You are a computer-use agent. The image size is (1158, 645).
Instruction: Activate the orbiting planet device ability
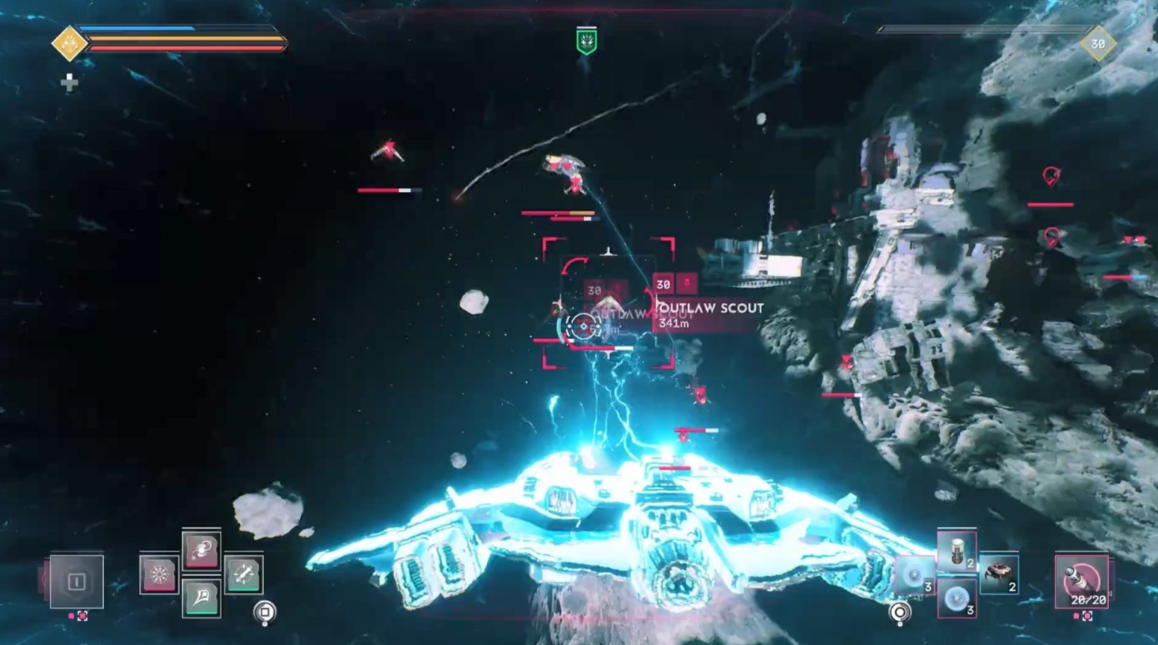pos(201,551)
